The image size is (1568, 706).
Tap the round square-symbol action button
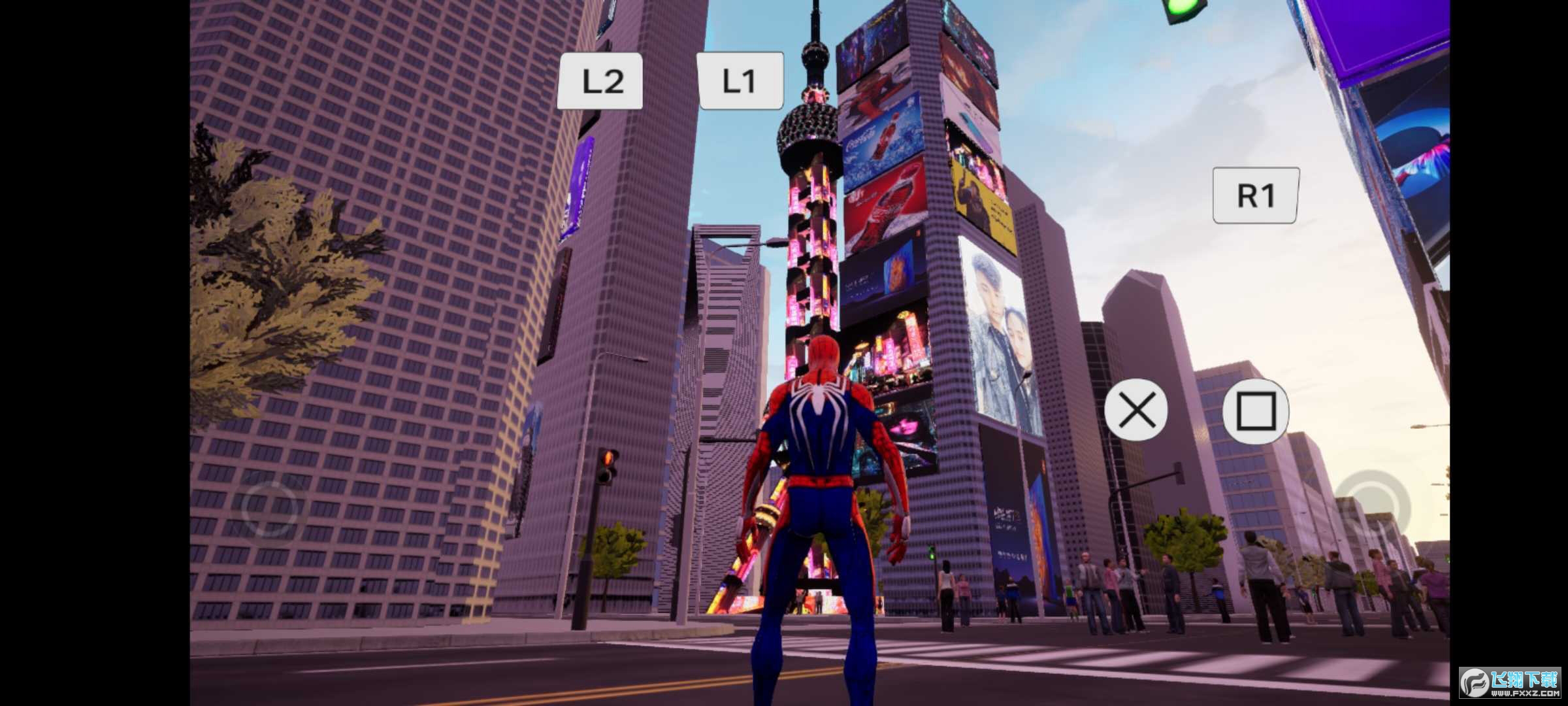point(1255,411)
